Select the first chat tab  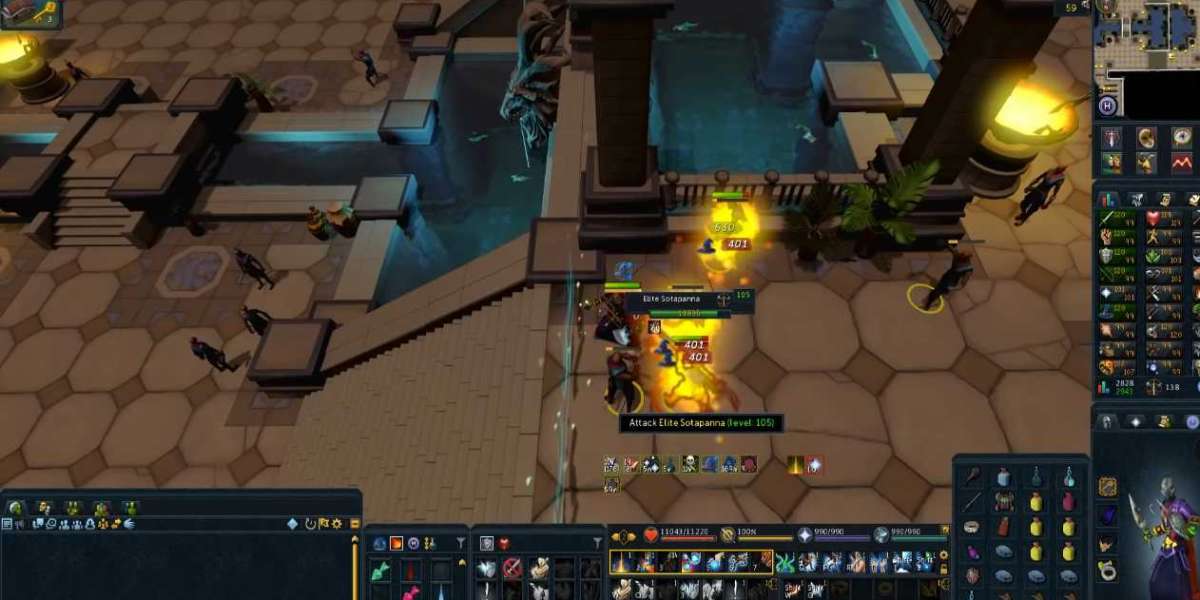pos(16,508)
